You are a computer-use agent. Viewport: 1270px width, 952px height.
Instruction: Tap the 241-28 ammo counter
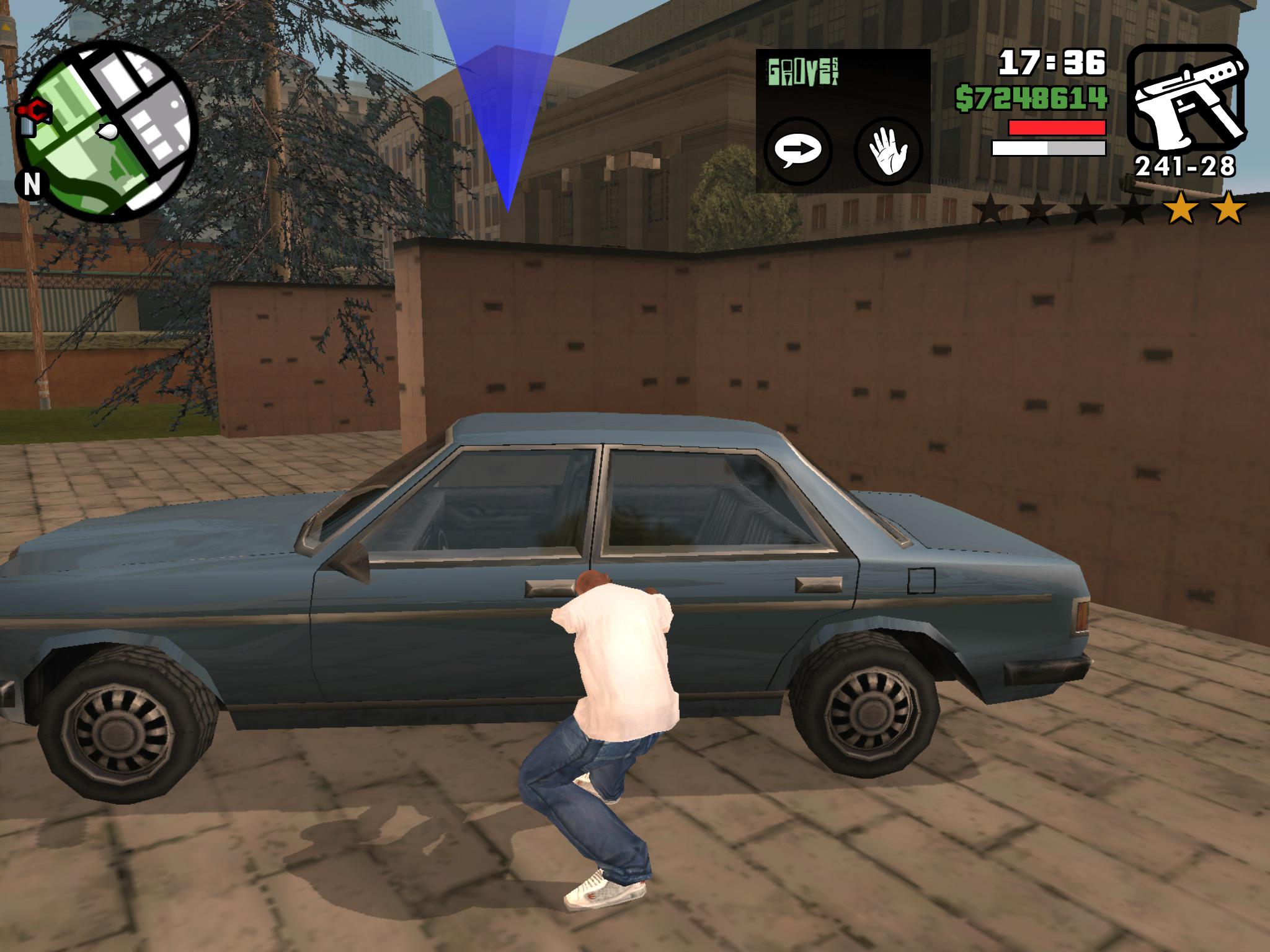[x=1186, y=167]
